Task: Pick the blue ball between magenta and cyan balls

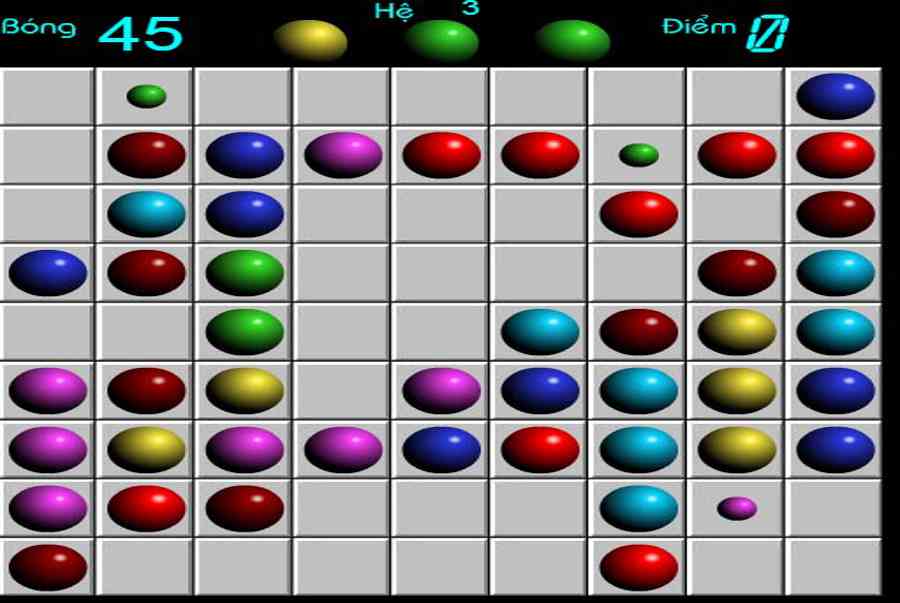Action: (x=540, y=390)
